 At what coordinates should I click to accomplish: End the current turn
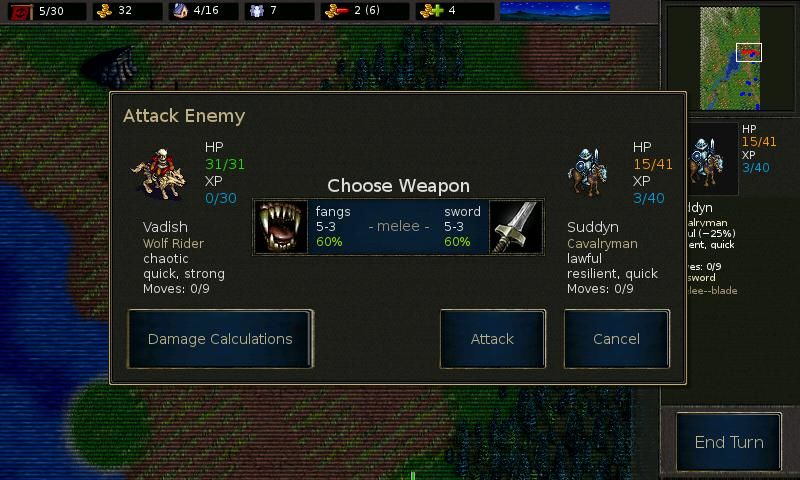pyautogui.click(x=729, y=442)
